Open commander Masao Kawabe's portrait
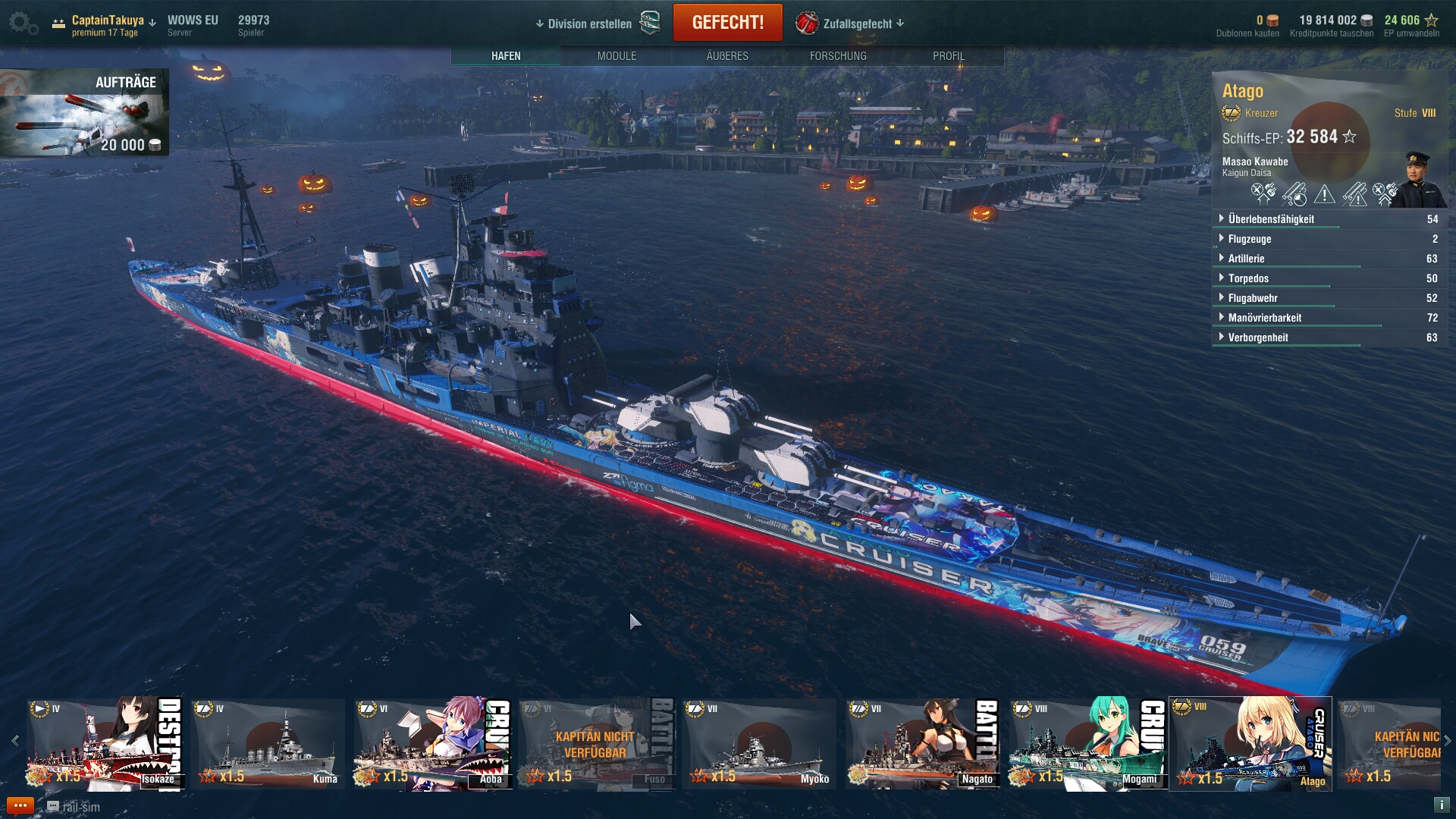 [x=1417, y=179]
